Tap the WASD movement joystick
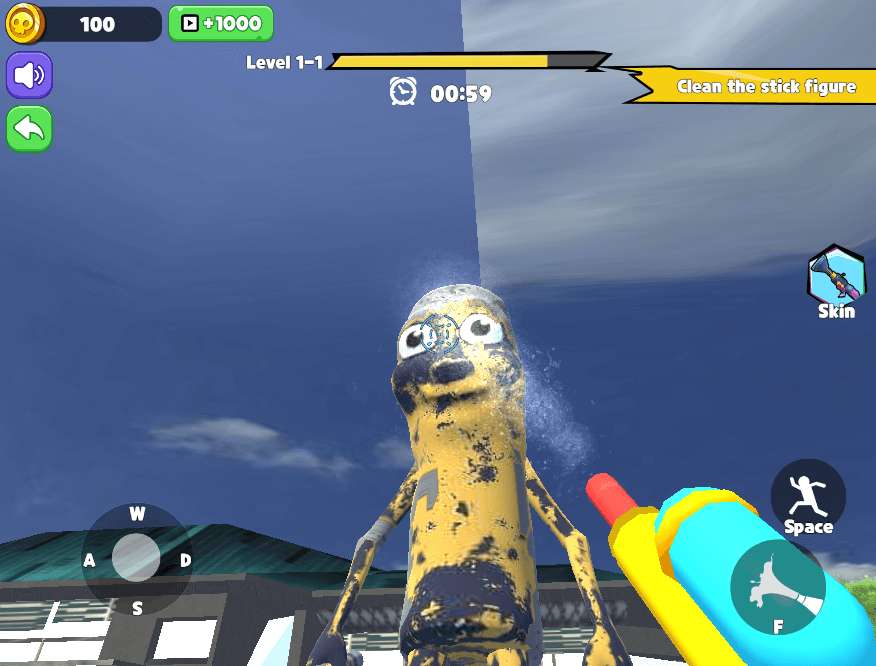This screenshot has height=666, width=876. click(136, 558)
